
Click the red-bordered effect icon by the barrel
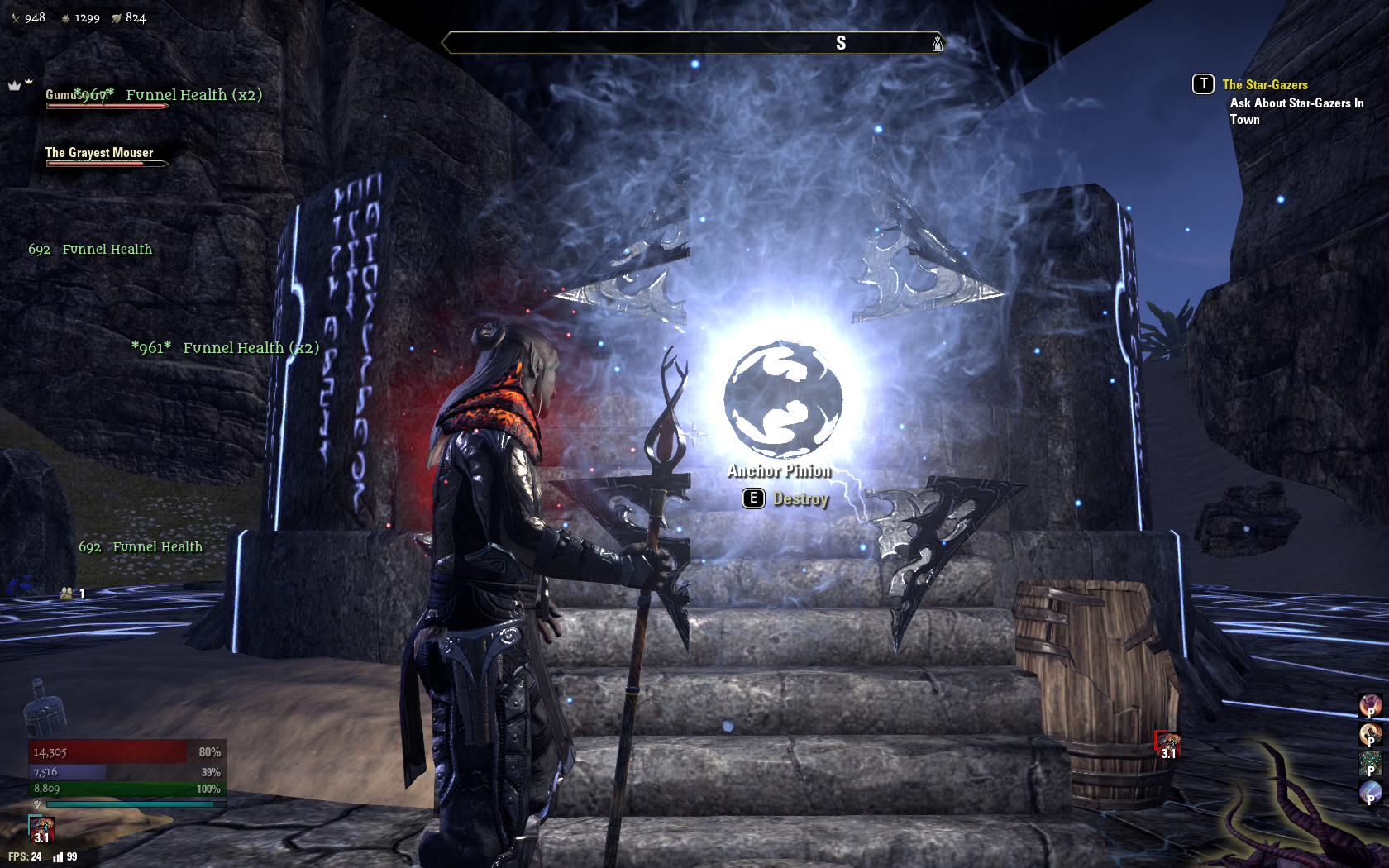click(x=1167, y=744)
